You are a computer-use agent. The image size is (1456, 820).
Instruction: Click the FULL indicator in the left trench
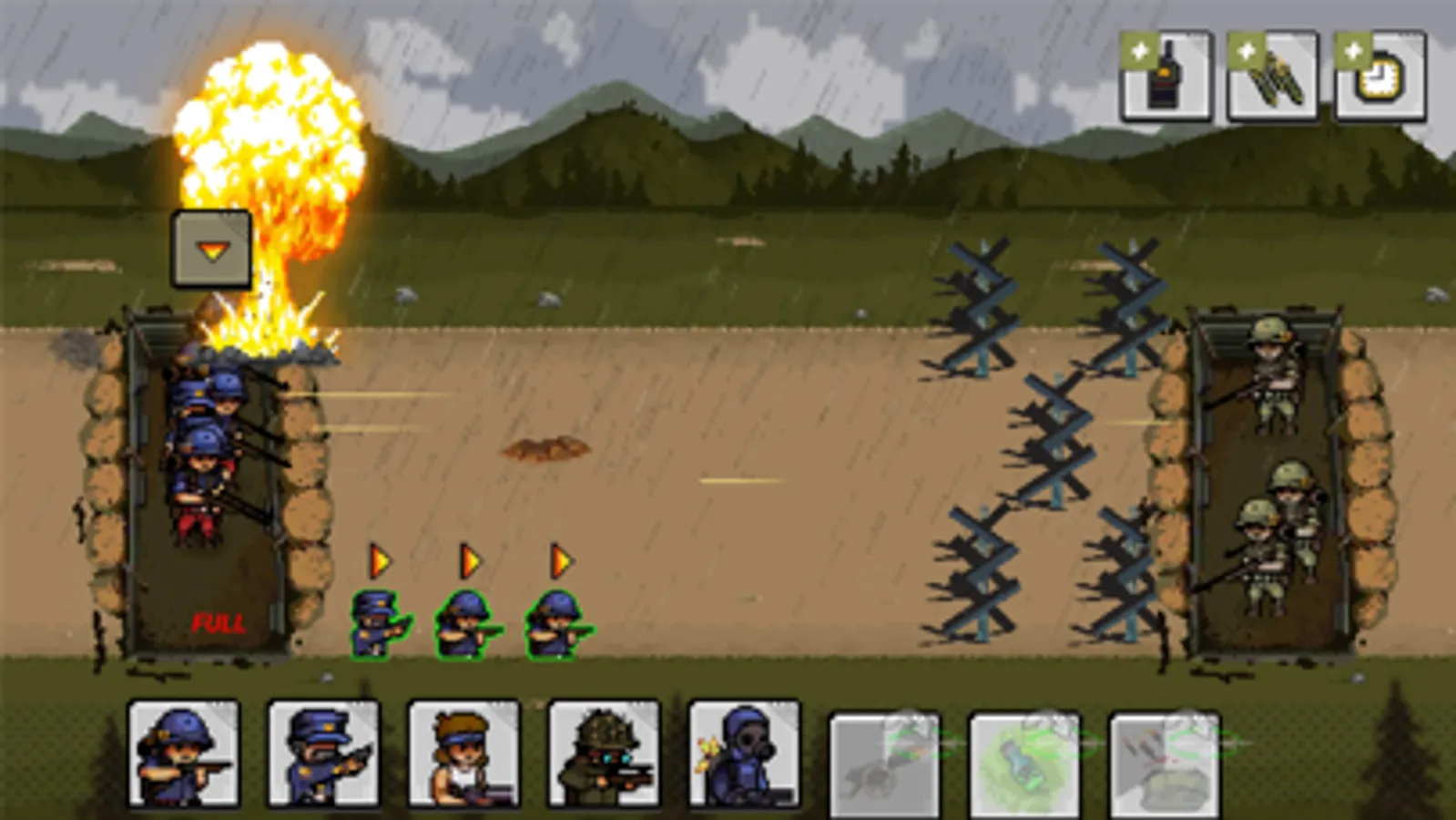click(219, 625)
